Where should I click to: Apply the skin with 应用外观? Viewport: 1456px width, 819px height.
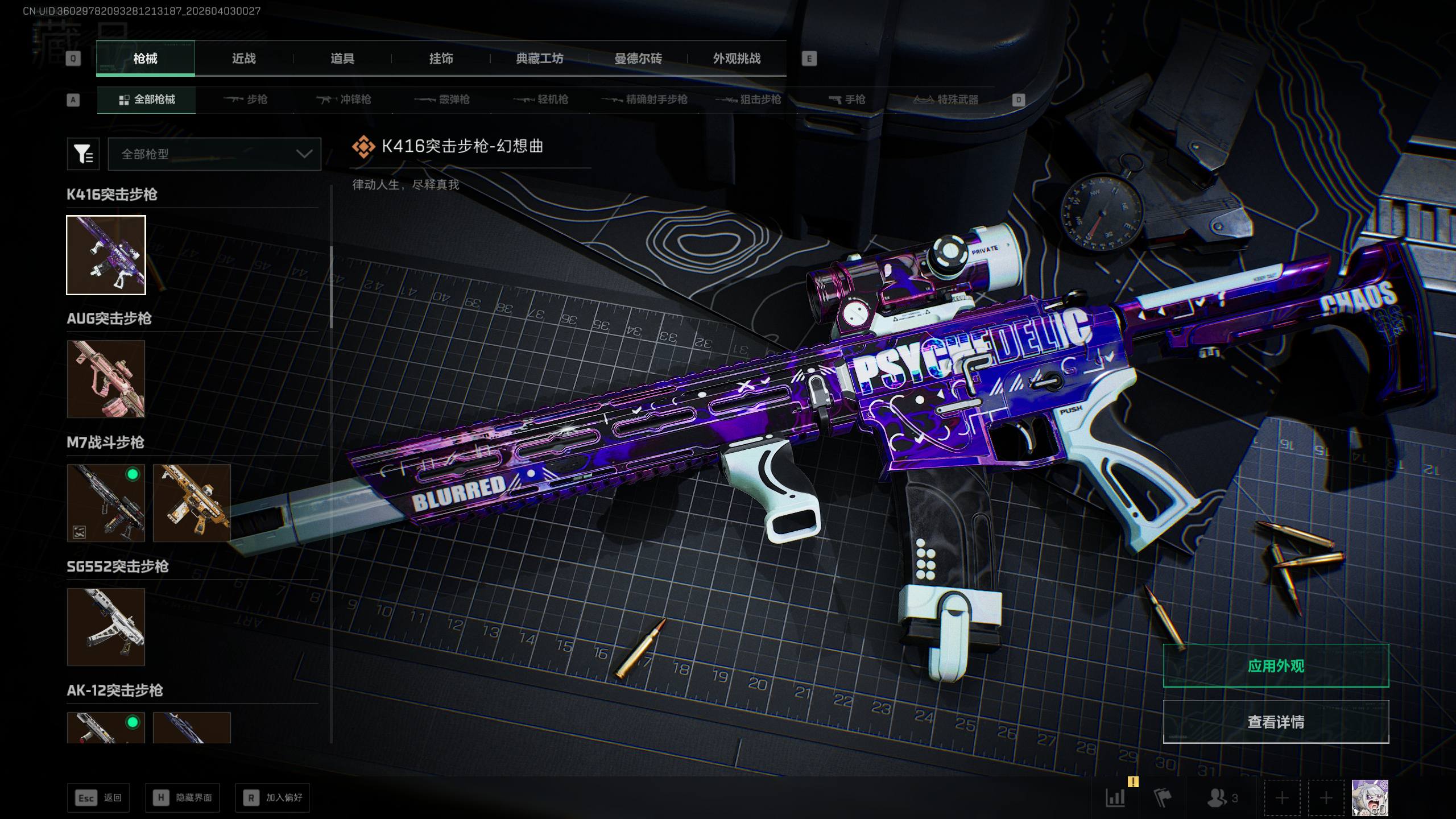(x=1276, y=666)
